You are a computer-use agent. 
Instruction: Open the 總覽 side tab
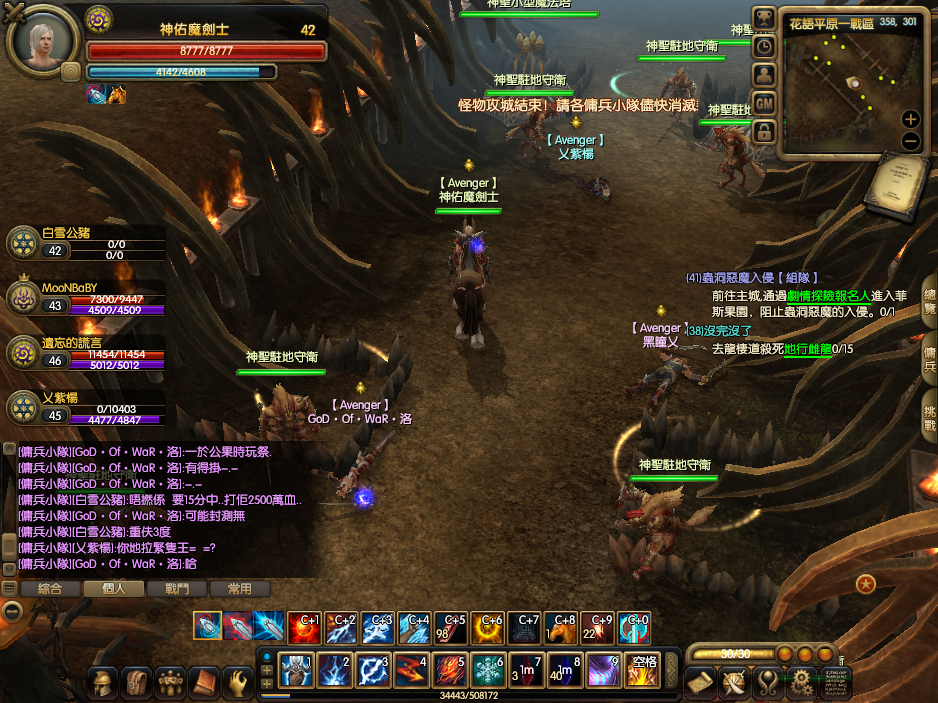[x=929, y=301]
